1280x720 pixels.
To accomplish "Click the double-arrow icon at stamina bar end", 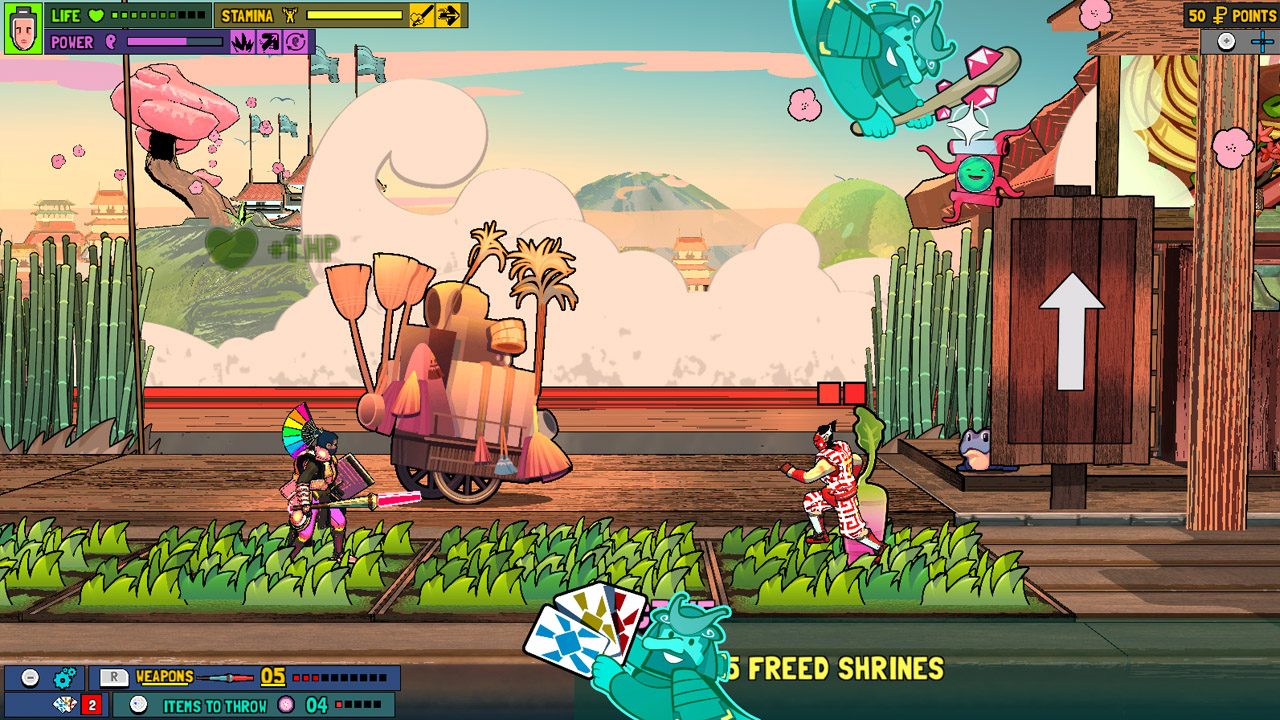I will pyautogui.click(x=448, y=15).
